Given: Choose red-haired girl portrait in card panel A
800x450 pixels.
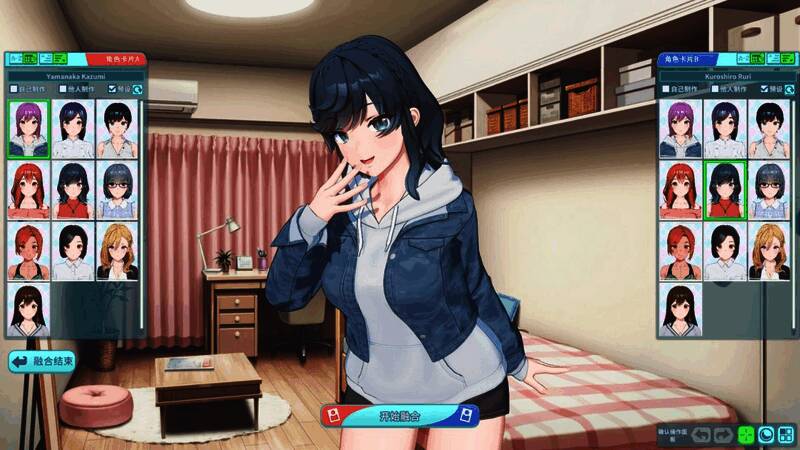Looking at the screenshot, I should [28, 190].
